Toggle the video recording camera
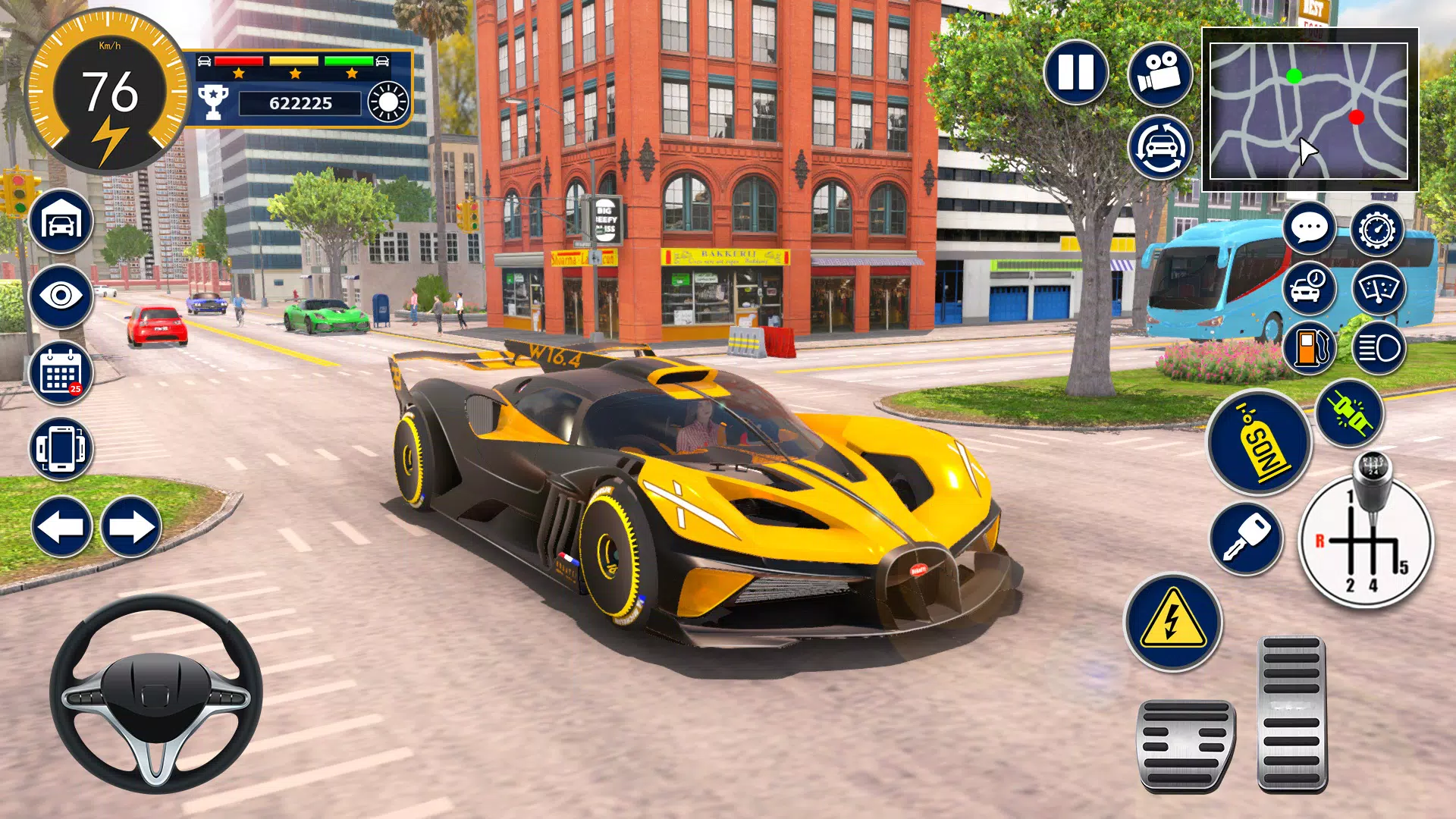1456x819 pixels. [x=1158, y=73]
